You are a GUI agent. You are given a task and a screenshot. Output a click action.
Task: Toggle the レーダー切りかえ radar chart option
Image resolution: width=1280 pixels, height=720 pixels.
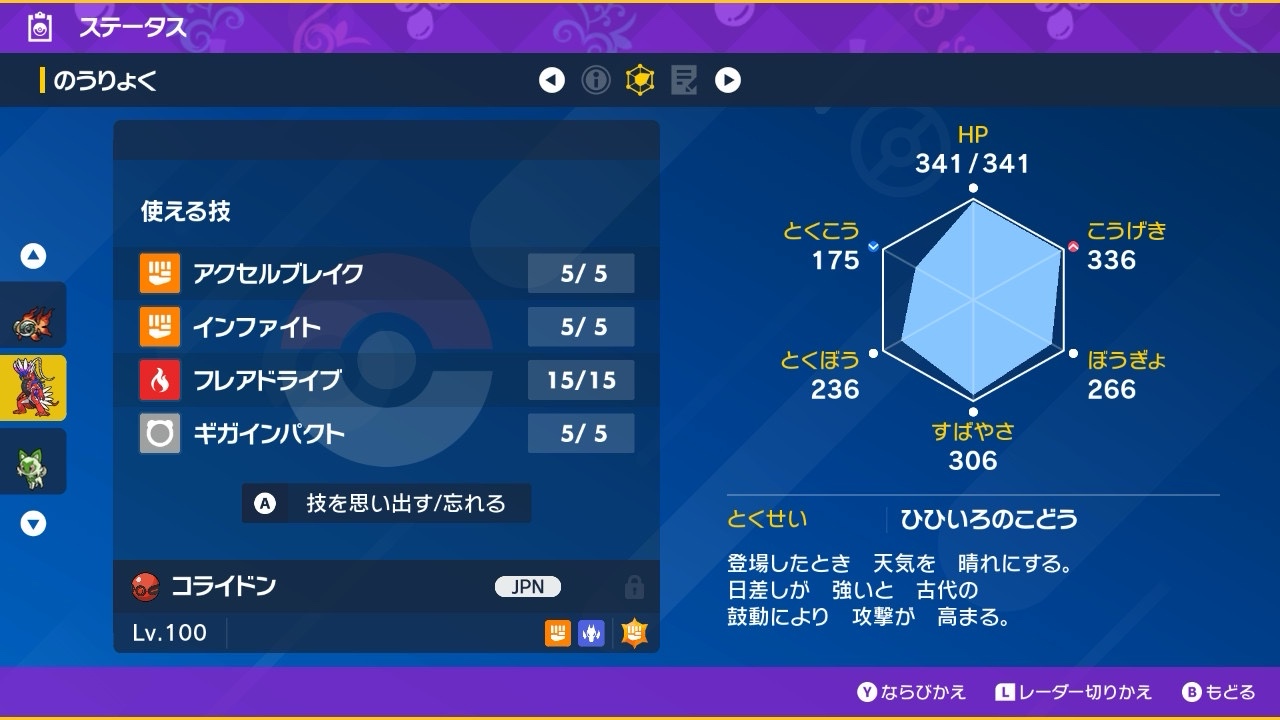click(x=1074, y=692)
